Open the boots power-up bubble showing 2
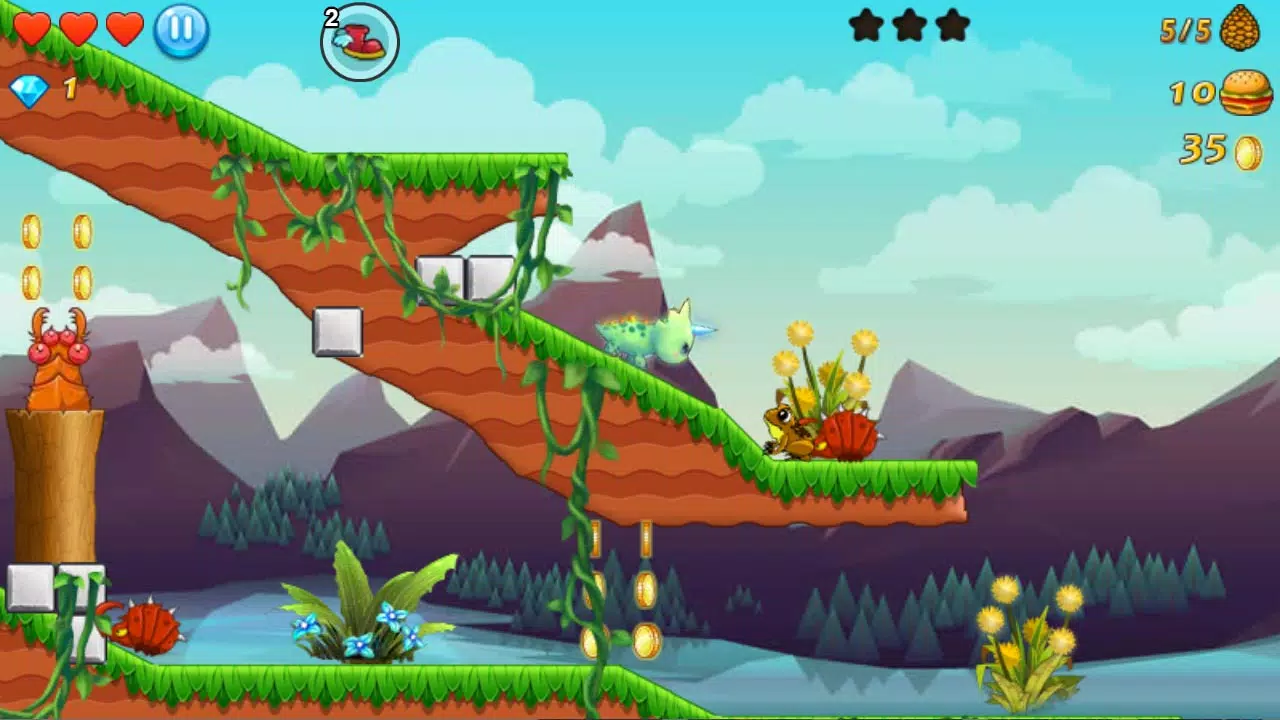 [x=357, y=42]
